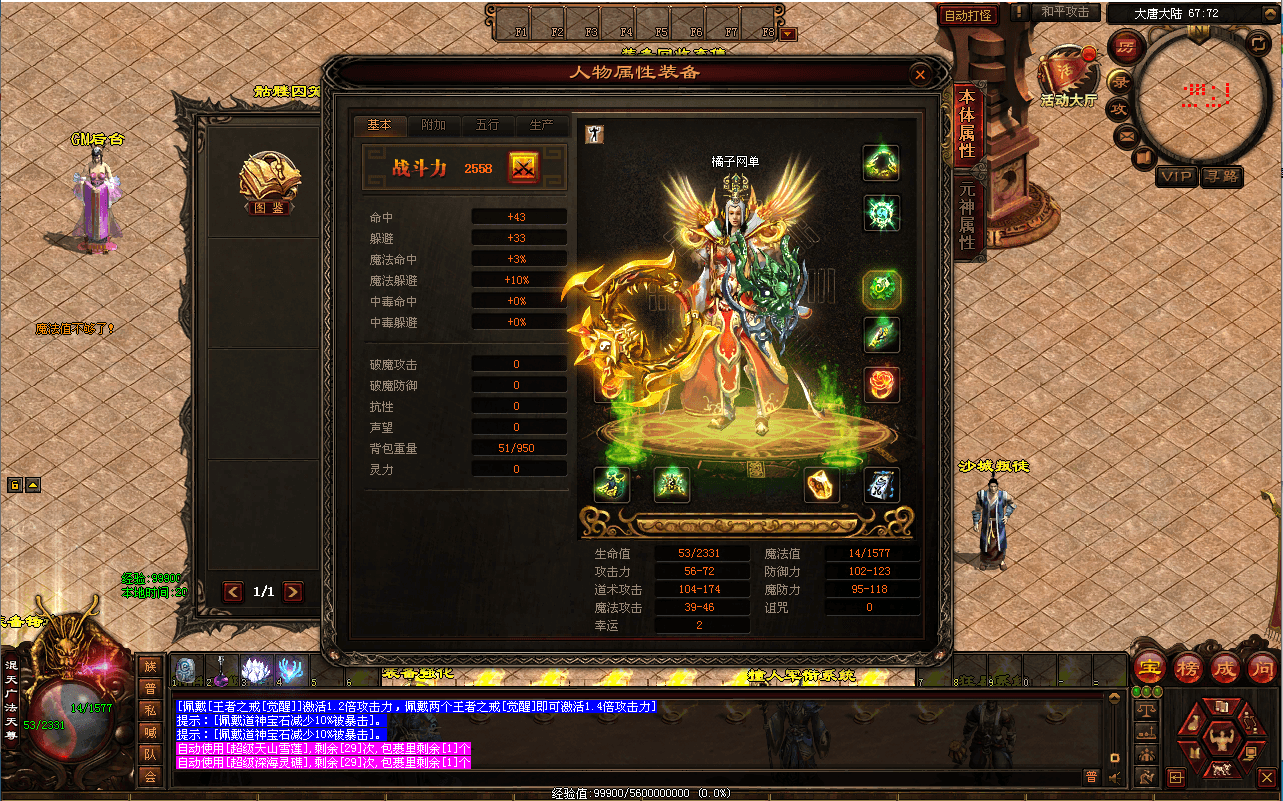1283x801 pixels.
Task: Open the ranking (榜) icon
Action: [1187, 670]
